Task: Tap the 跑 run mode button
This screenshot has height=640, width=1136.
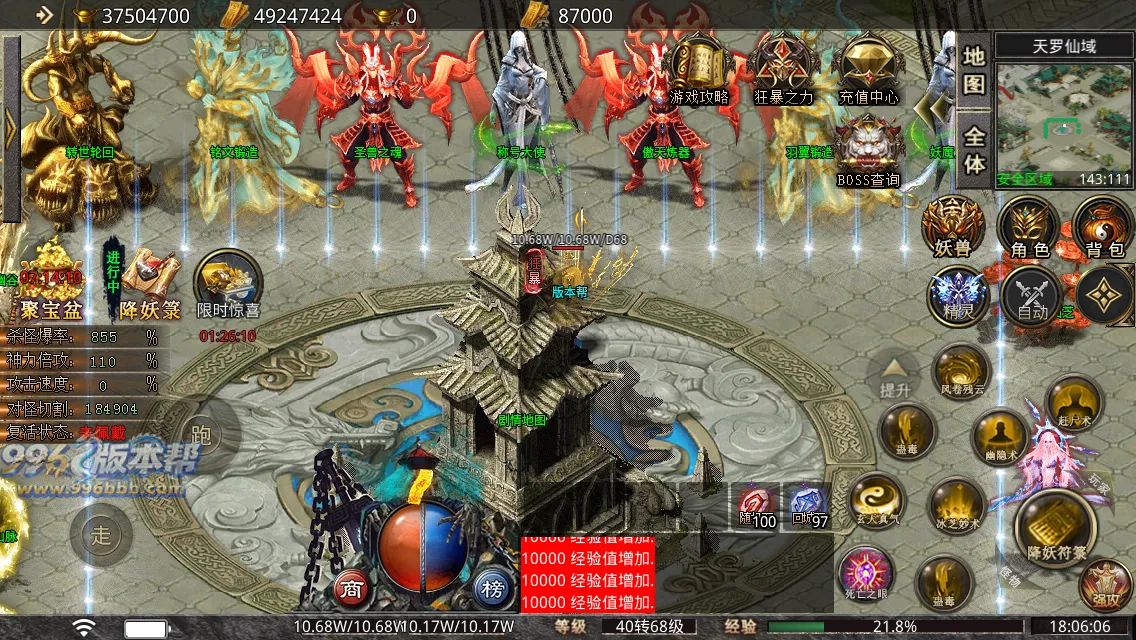Action: (200, 435)
